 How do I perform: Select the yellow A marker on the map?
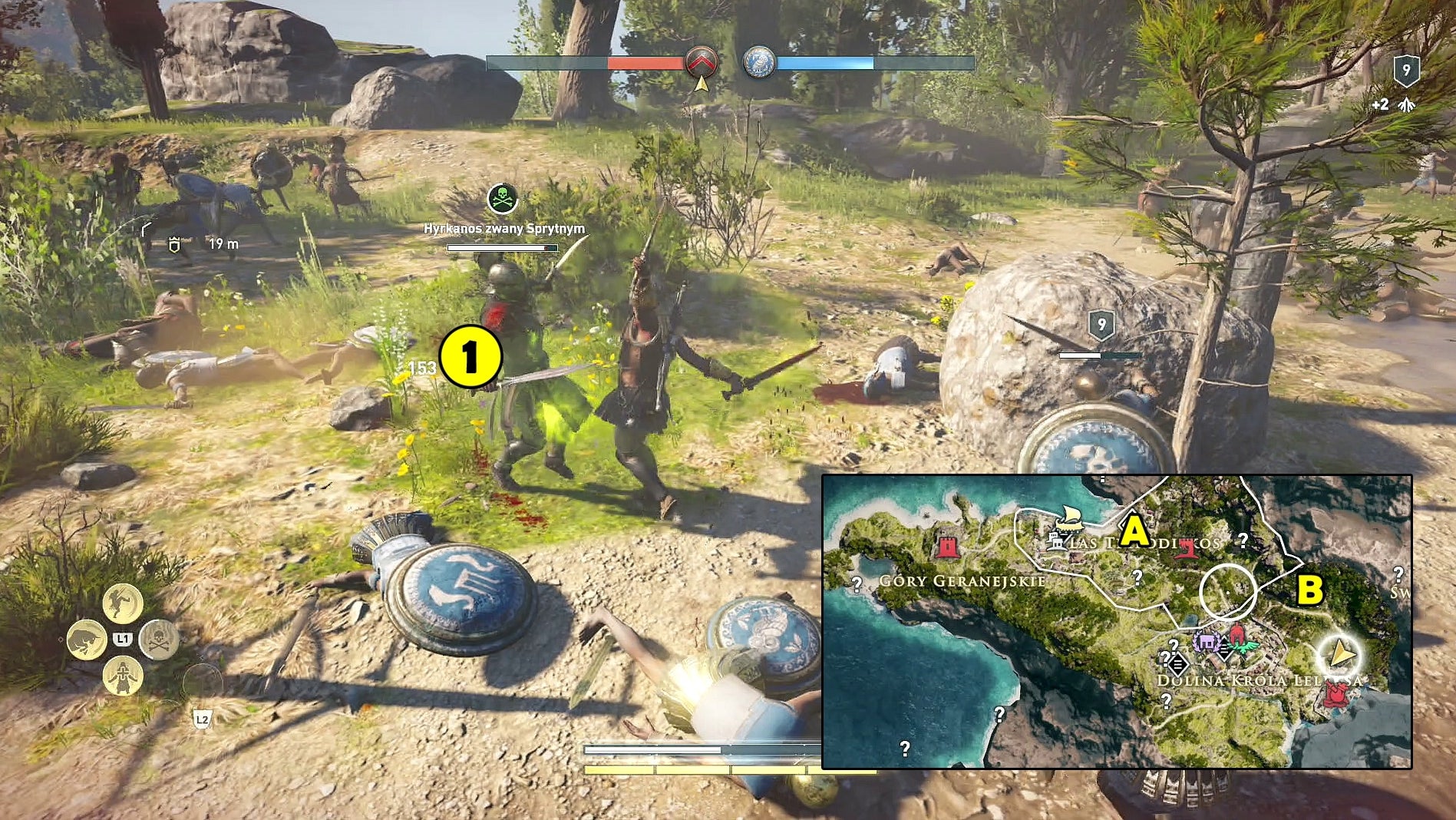pos(1134,531)
